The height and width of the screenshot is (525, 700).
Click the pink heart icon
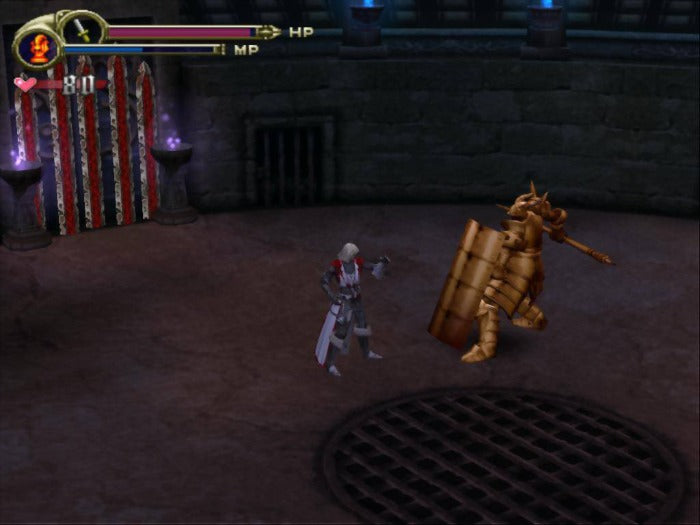point(24,85)
